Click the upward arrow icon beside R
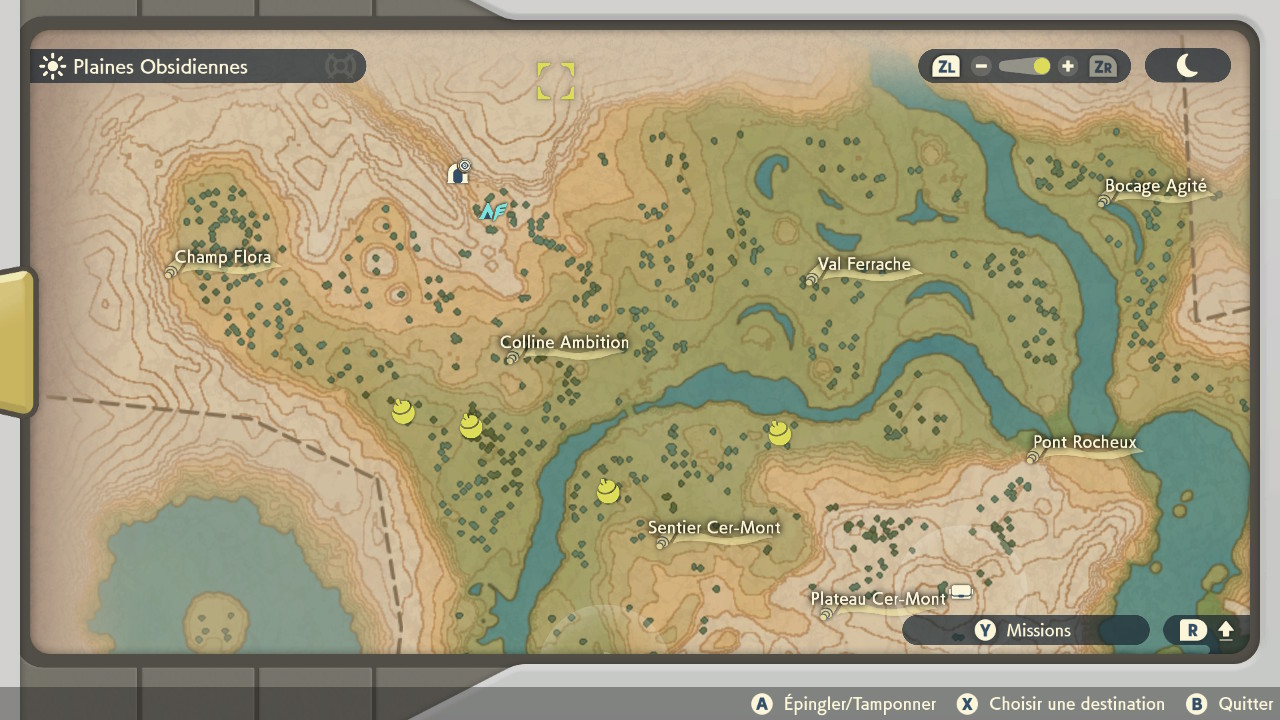This screenshot has width=1280, height=720. [x=1225, y=630]
